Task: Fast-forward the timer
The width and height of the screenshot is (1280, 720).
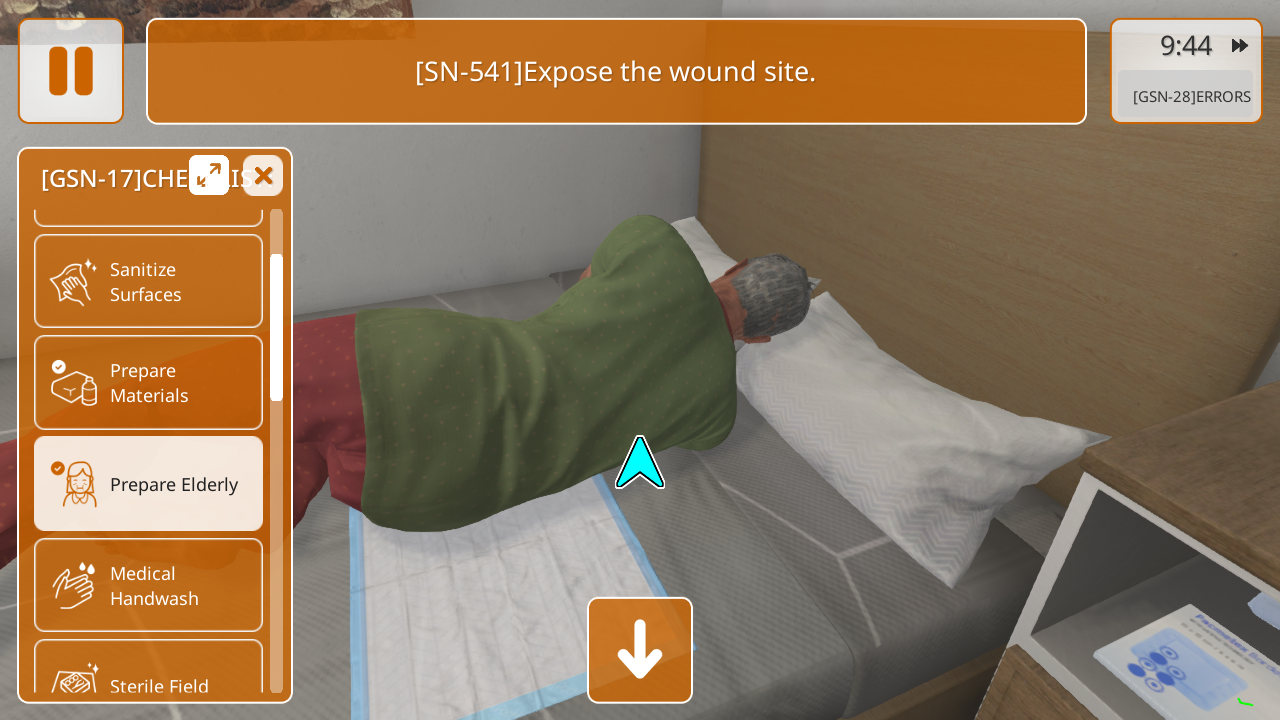Action: (x=1240, y=46)
